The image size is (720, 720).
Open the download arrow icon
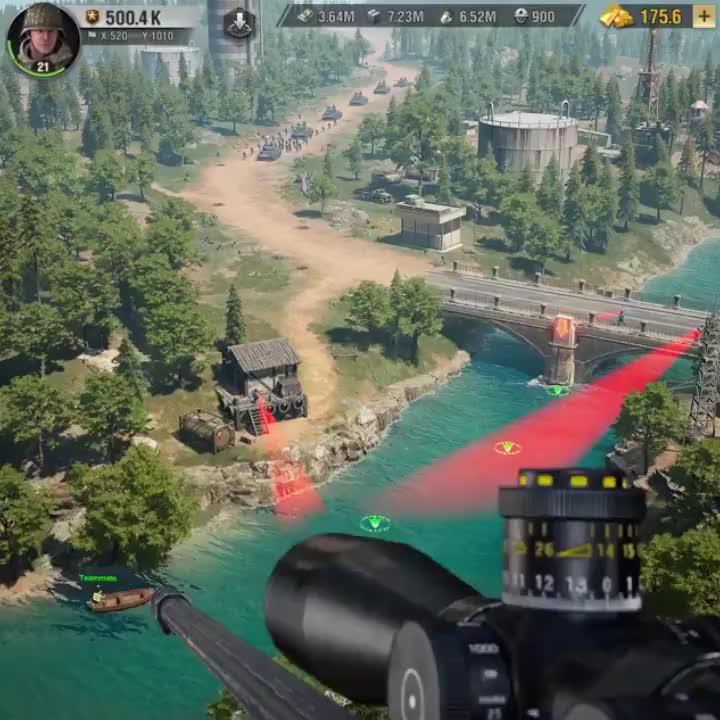click(239, 22)
